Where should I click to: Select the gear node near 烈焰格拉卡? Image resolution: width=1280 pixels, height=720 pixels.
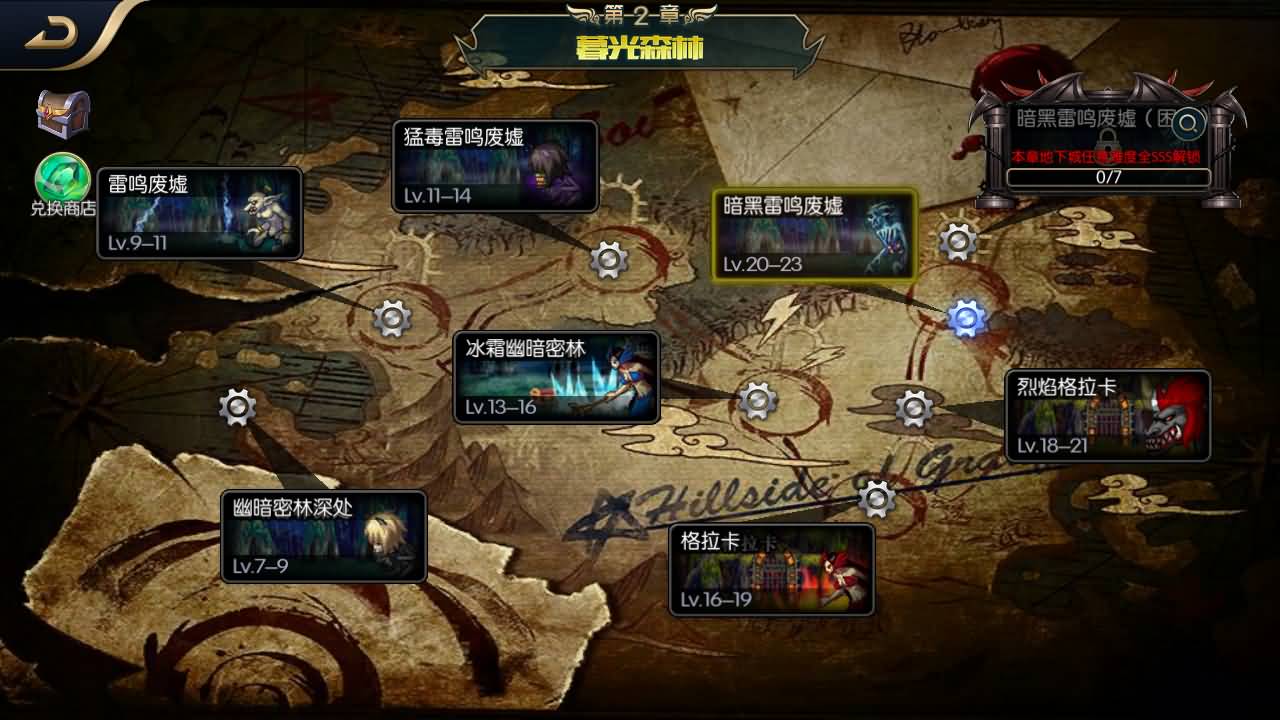click(x=913, y=409)
